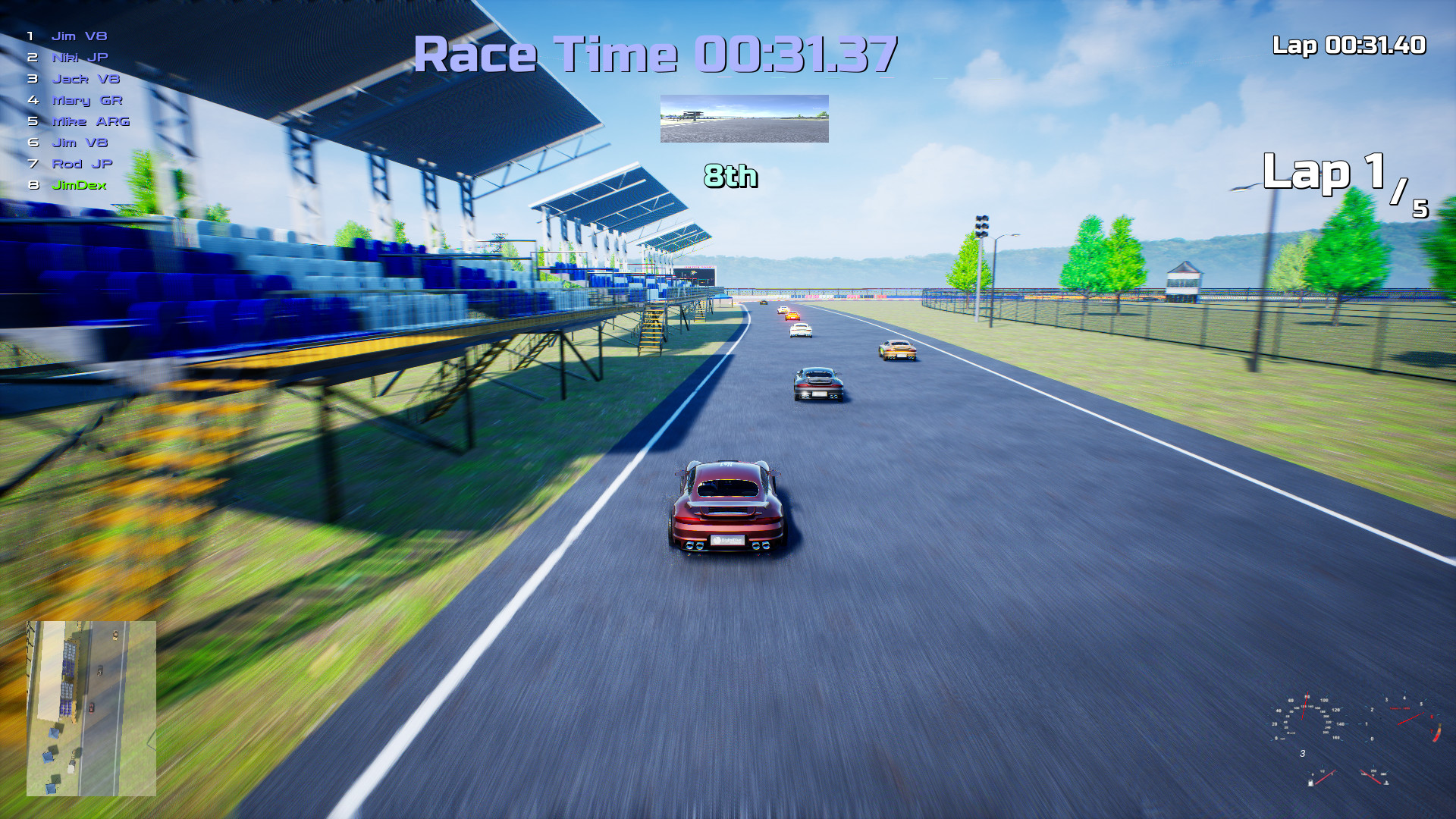The height and width of the screenshot is (819, 1456).
Task: Click Jack V8 in the leaderboard
Action: [80, 77]
